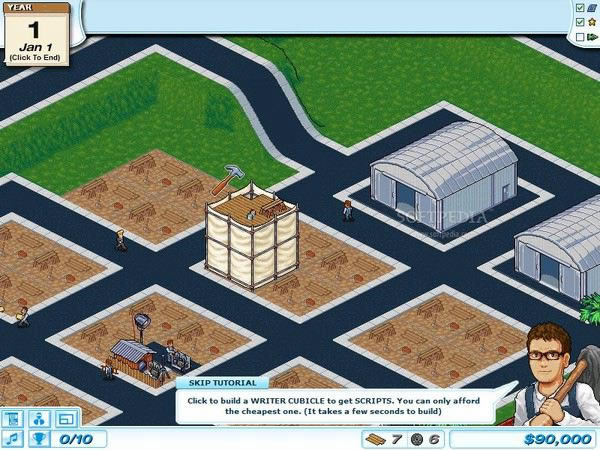Viewport: 600px width, 450px height.
Task: Toggle the music note button
Action: [14, 439]
